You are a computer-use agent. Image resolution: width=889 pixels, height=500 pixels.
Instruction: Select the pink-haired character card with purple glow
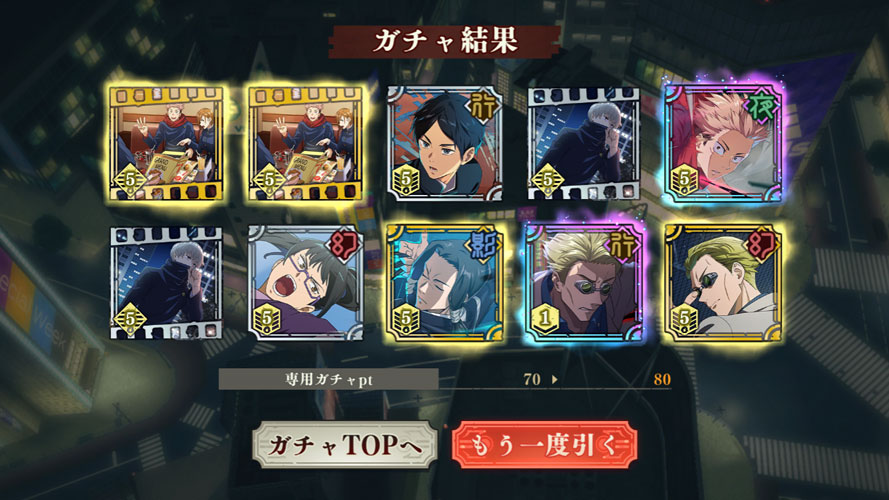[x=724, y=142]
